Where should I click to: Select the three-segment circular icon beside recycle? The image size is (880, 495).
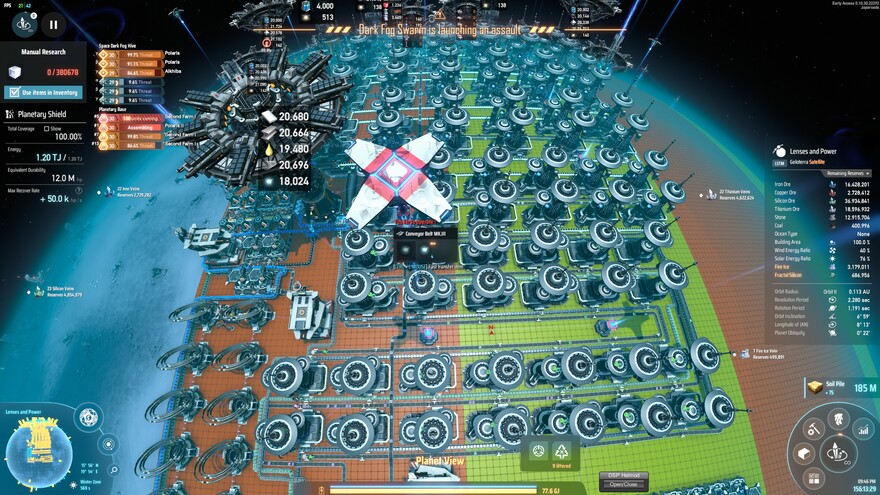tap(538, 451)
